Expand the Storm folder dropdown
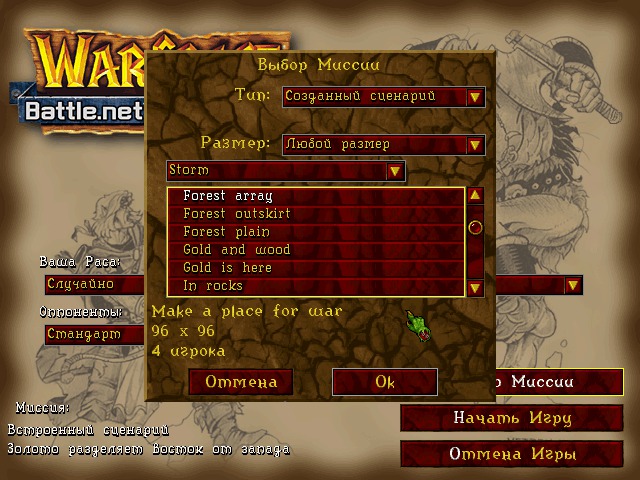640x480 pixels. pyautogui.click(x=395, y=171)
